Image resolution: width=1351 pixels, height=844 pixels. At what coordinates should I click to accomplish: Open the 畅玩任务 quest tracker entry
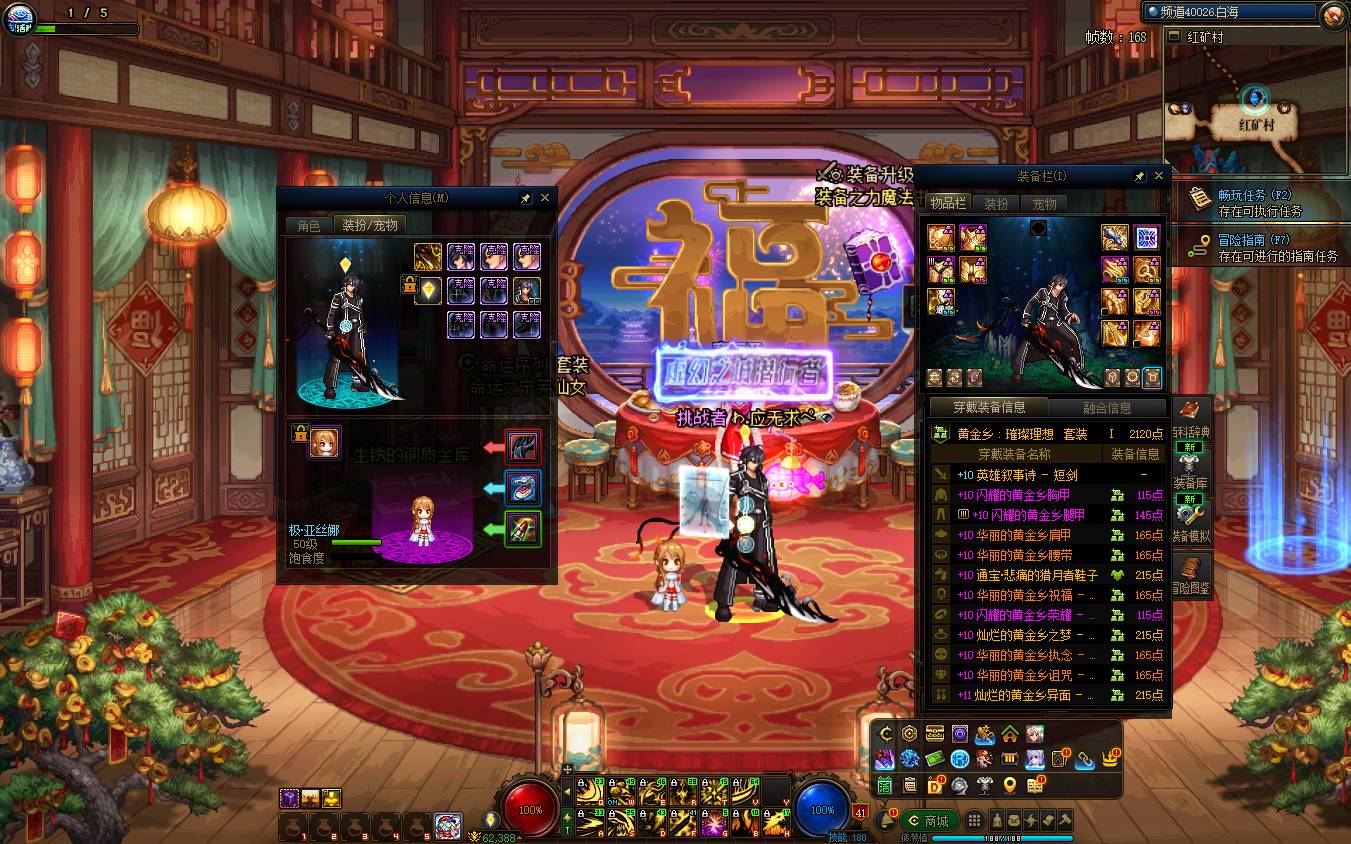[1258, 202]
